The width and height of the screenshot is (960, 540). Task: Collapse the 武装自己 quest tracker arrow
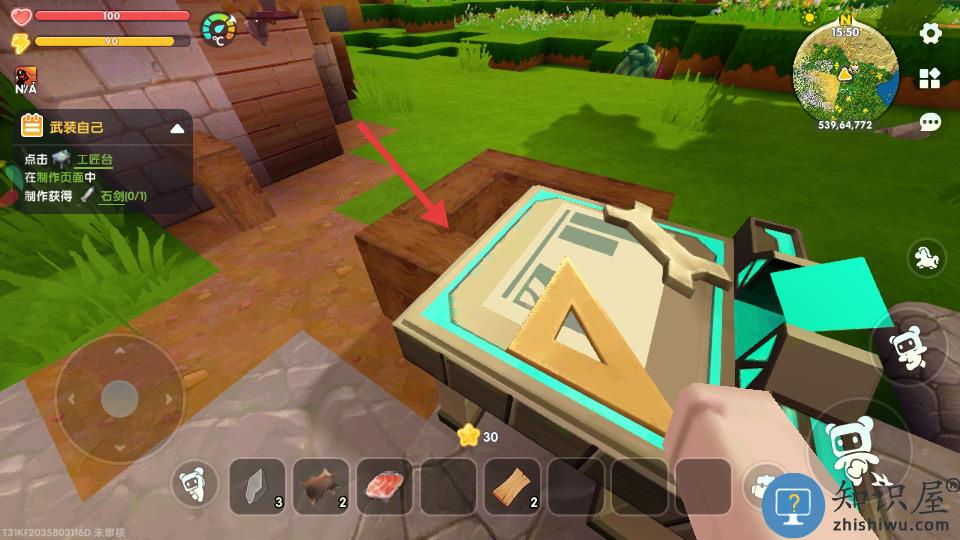pos(177,128)
